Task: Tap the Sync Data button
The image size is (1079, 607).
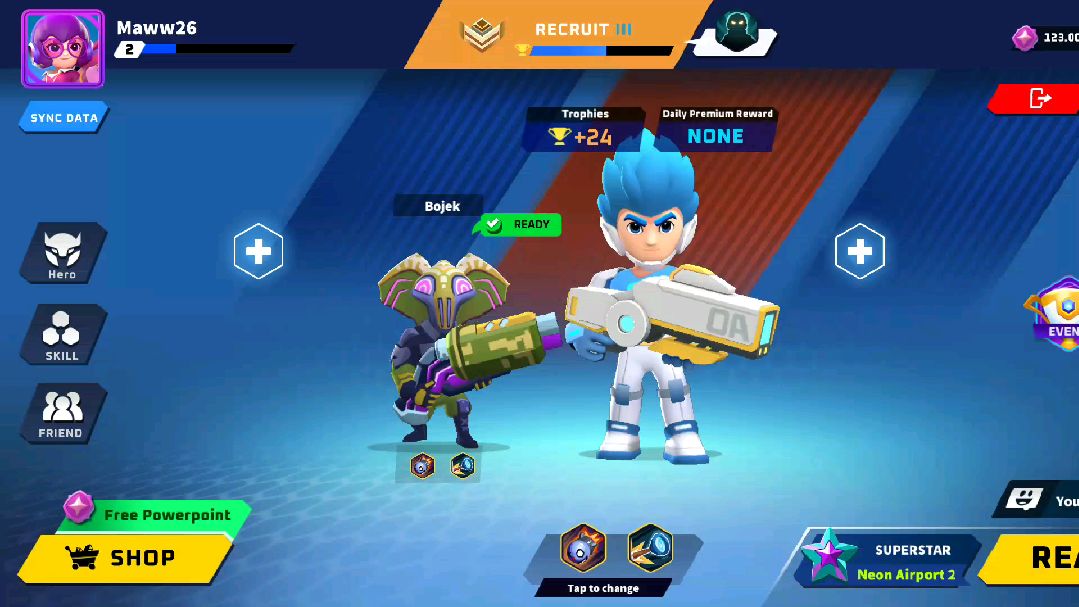Action: [x=64, y=118]
